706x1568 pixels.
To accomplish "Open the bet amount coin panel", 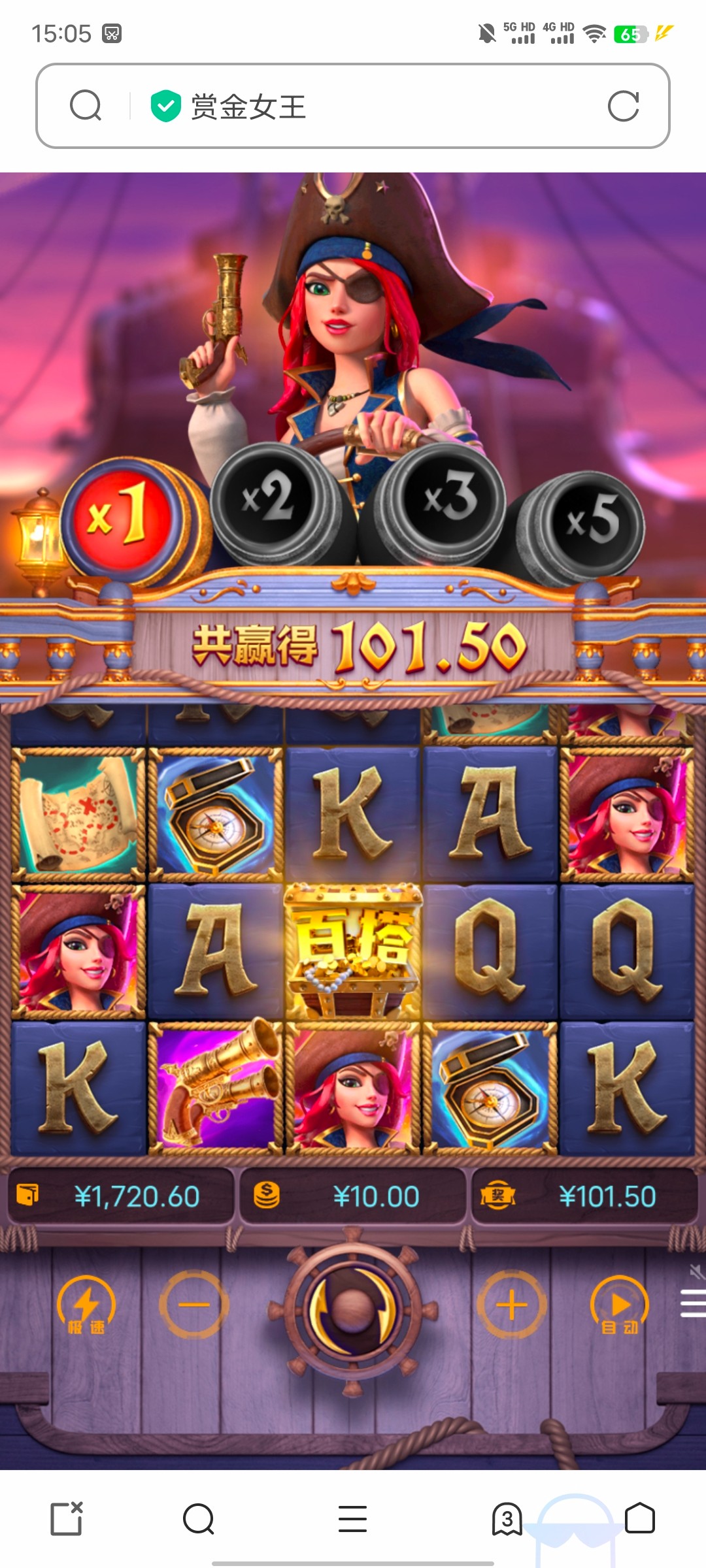I will click(353, 1196).
